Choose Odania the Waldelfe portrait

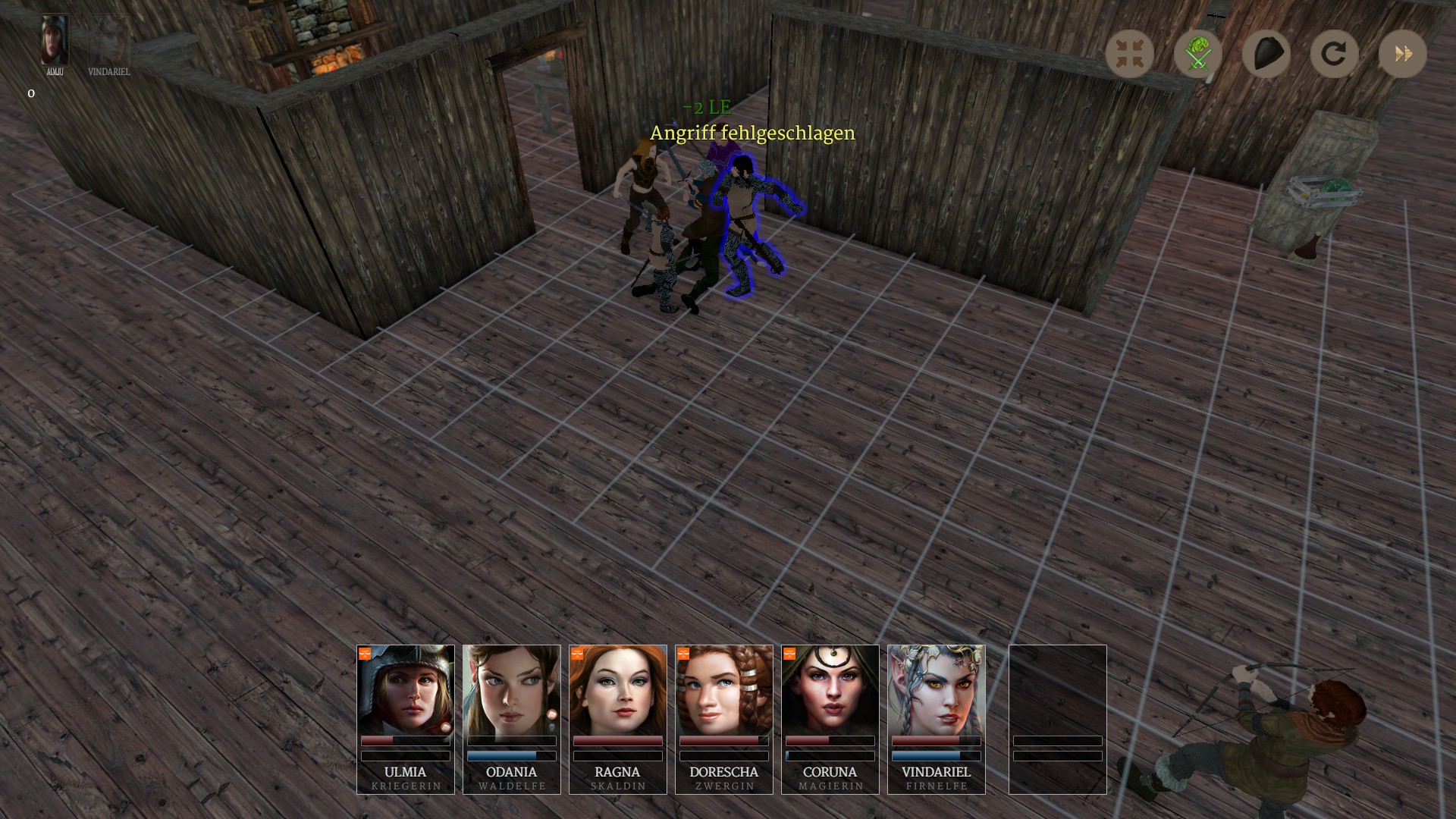coord(512,690)
